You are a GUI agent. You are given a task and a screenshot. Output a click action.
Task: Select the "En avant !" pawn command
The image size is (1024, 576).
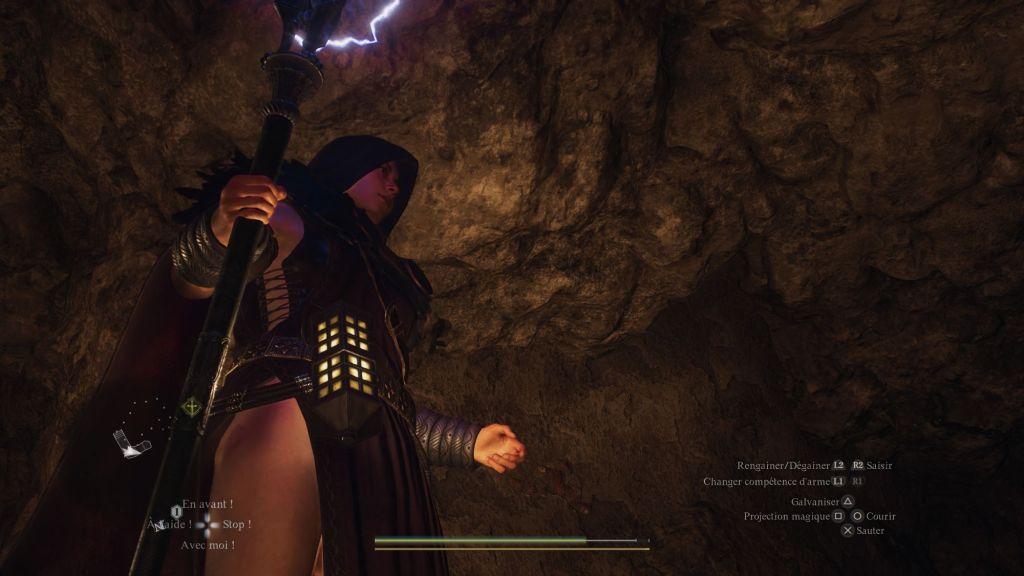(x=207, y=505)
